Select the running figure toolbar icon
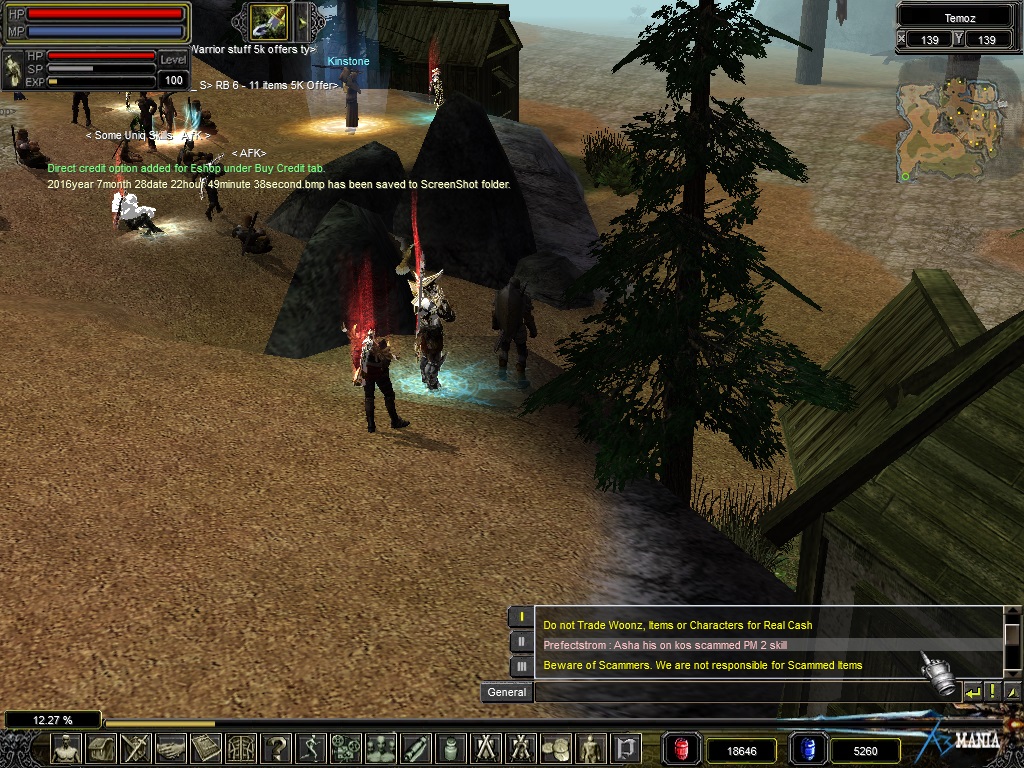Viewport: 1024px width, 768px height. coord(312,748)
